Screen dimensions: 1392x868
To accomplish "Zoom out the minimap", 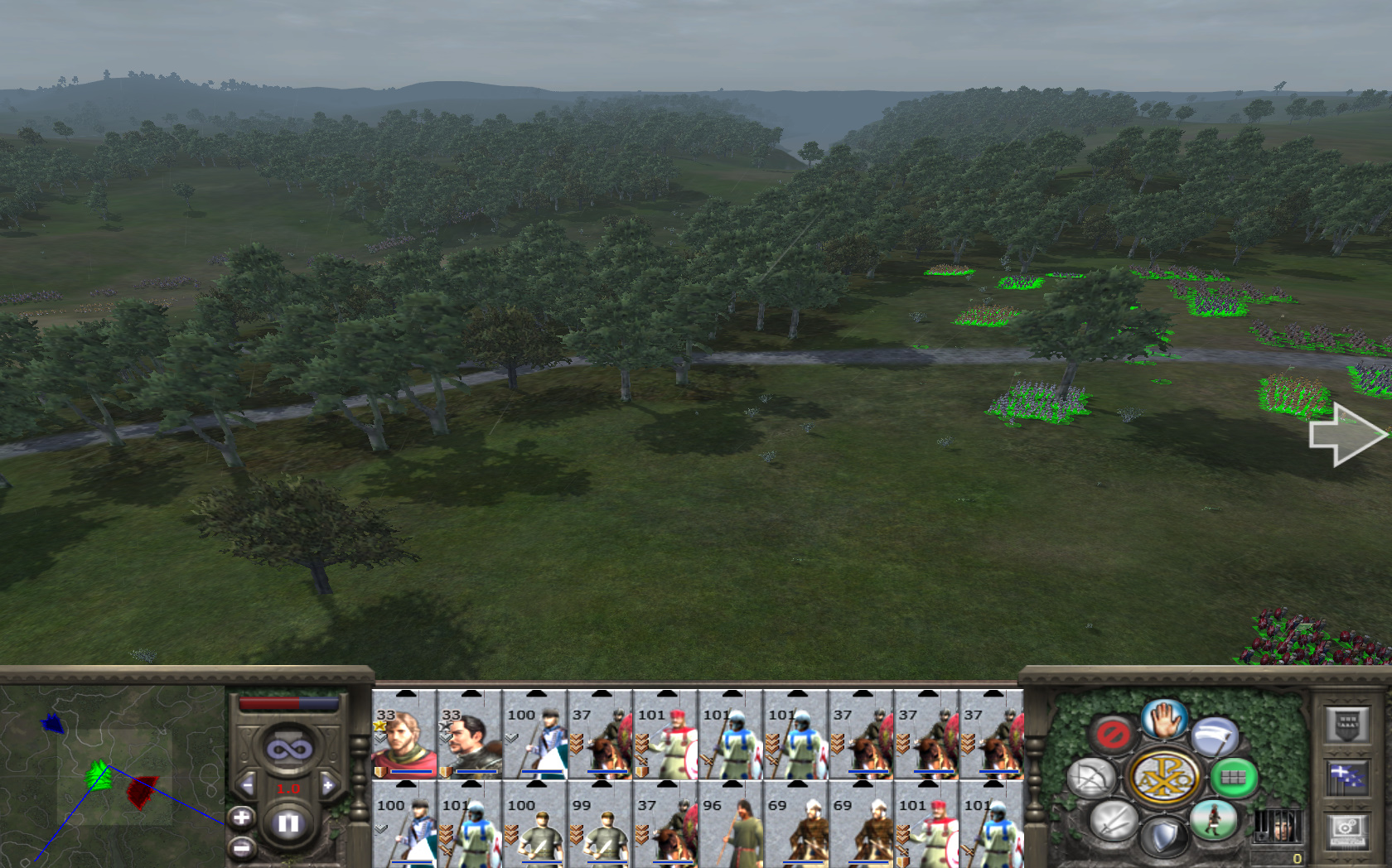I will tap(241, 848).
